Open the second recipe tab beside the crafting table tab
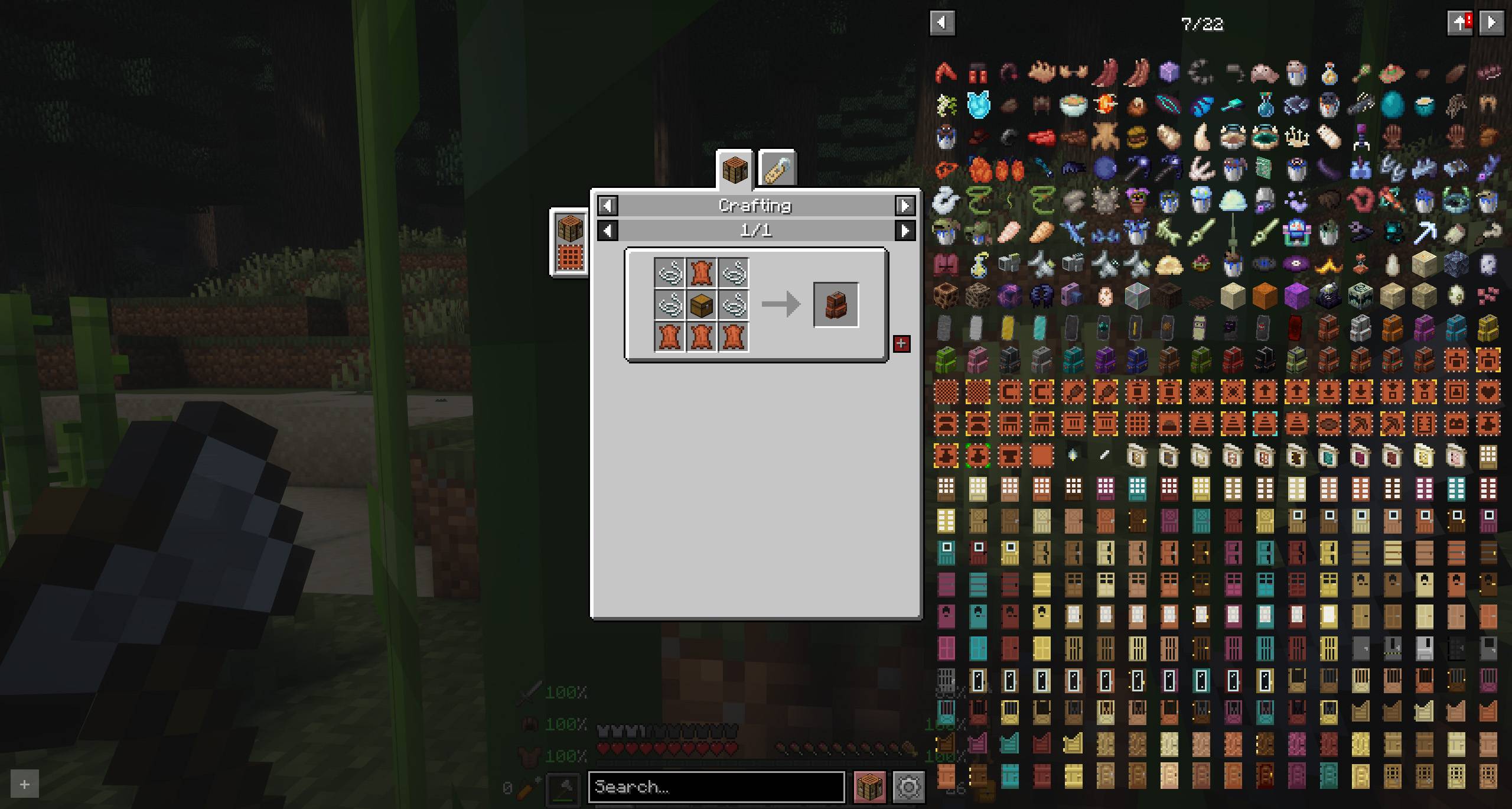The height and width of the screenshot is (809, 1512). click(x=778, y=170)
